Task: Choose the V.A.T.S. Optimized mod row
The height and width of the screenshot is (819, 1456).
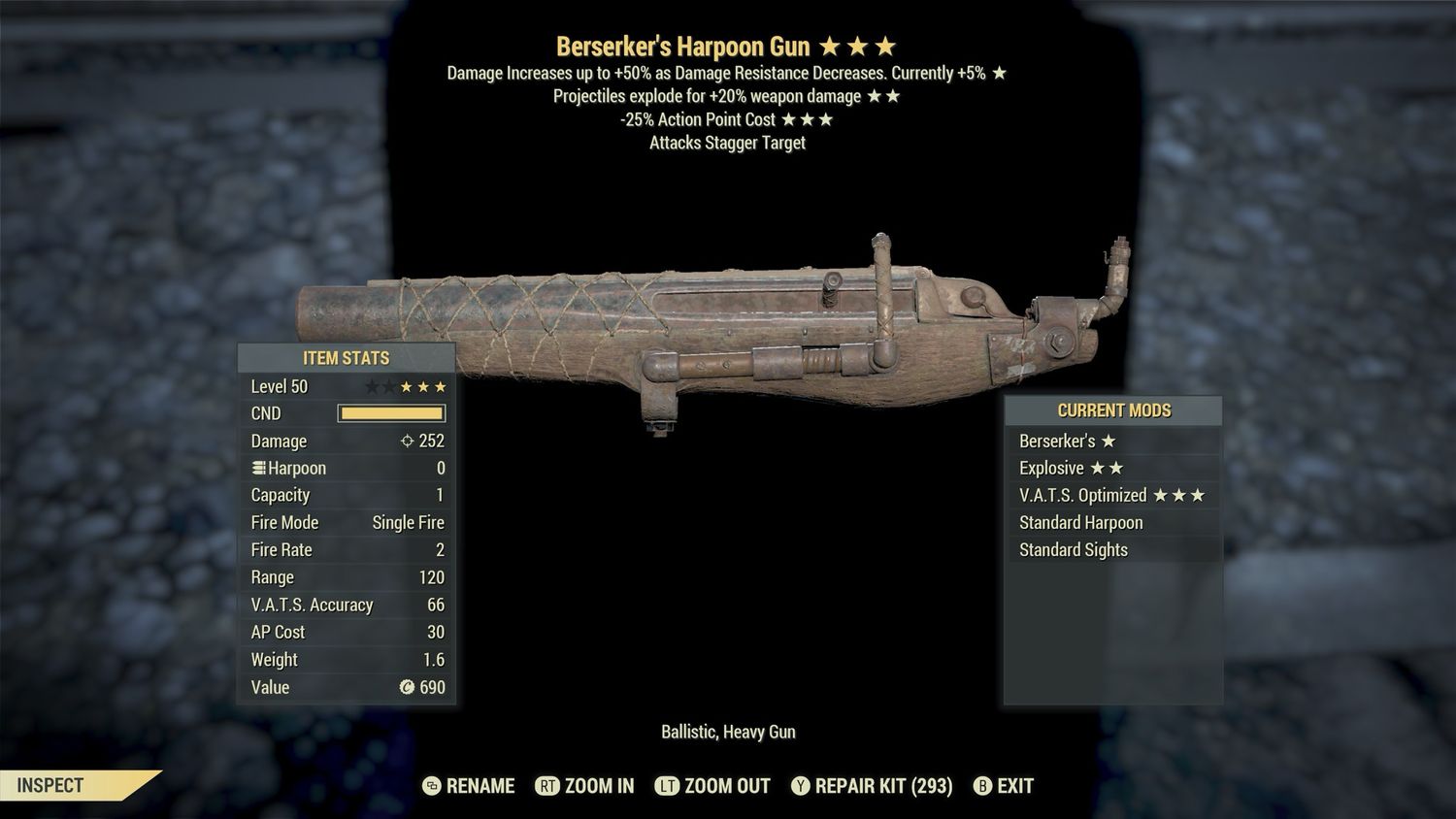Action: coord(1112,495)
